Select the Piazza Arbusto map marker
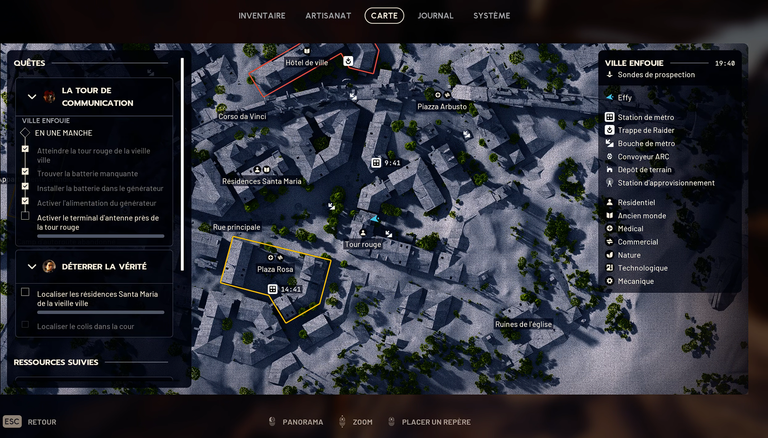 tap(442, 95)
